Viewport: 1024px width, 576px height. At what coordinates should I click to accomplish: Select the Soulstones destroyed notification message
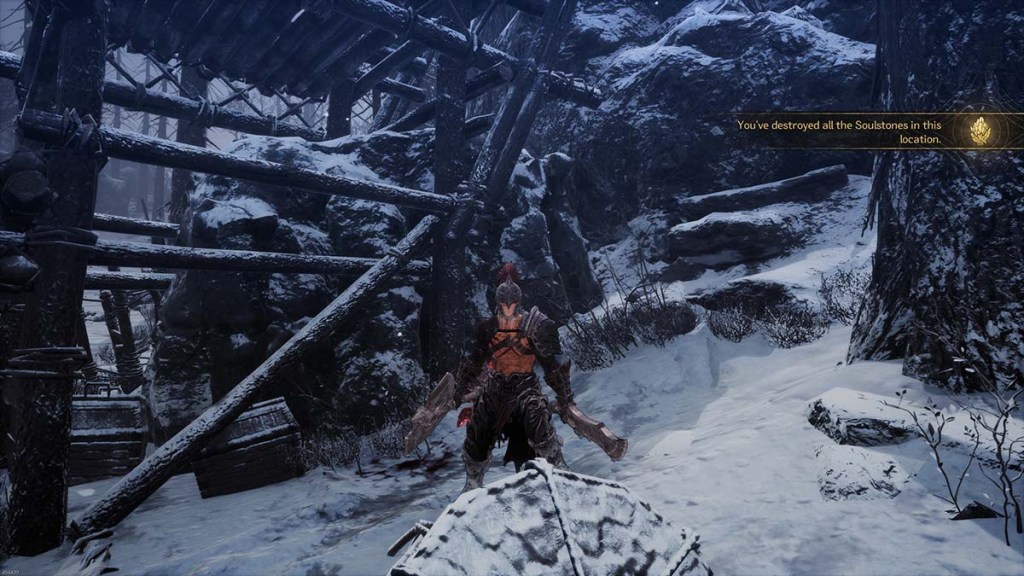[838, 132]
